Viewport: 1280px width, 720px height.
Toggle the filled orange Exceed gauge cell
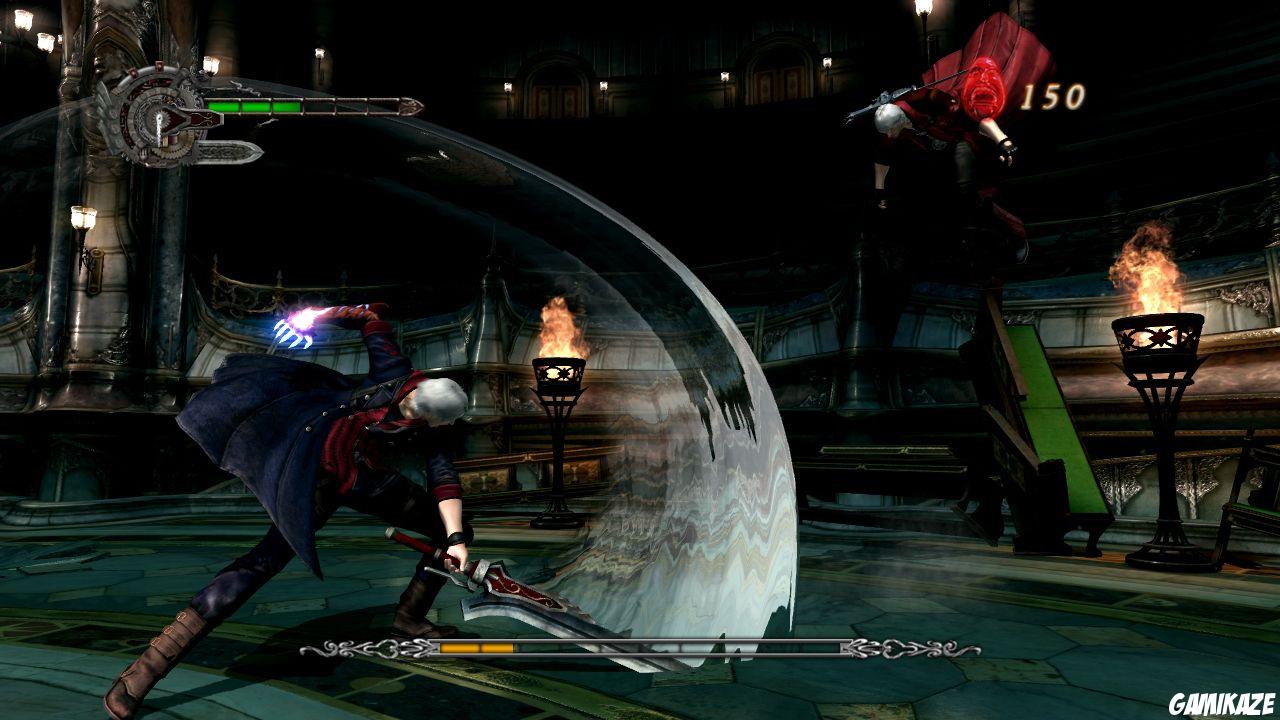point(458,648)
